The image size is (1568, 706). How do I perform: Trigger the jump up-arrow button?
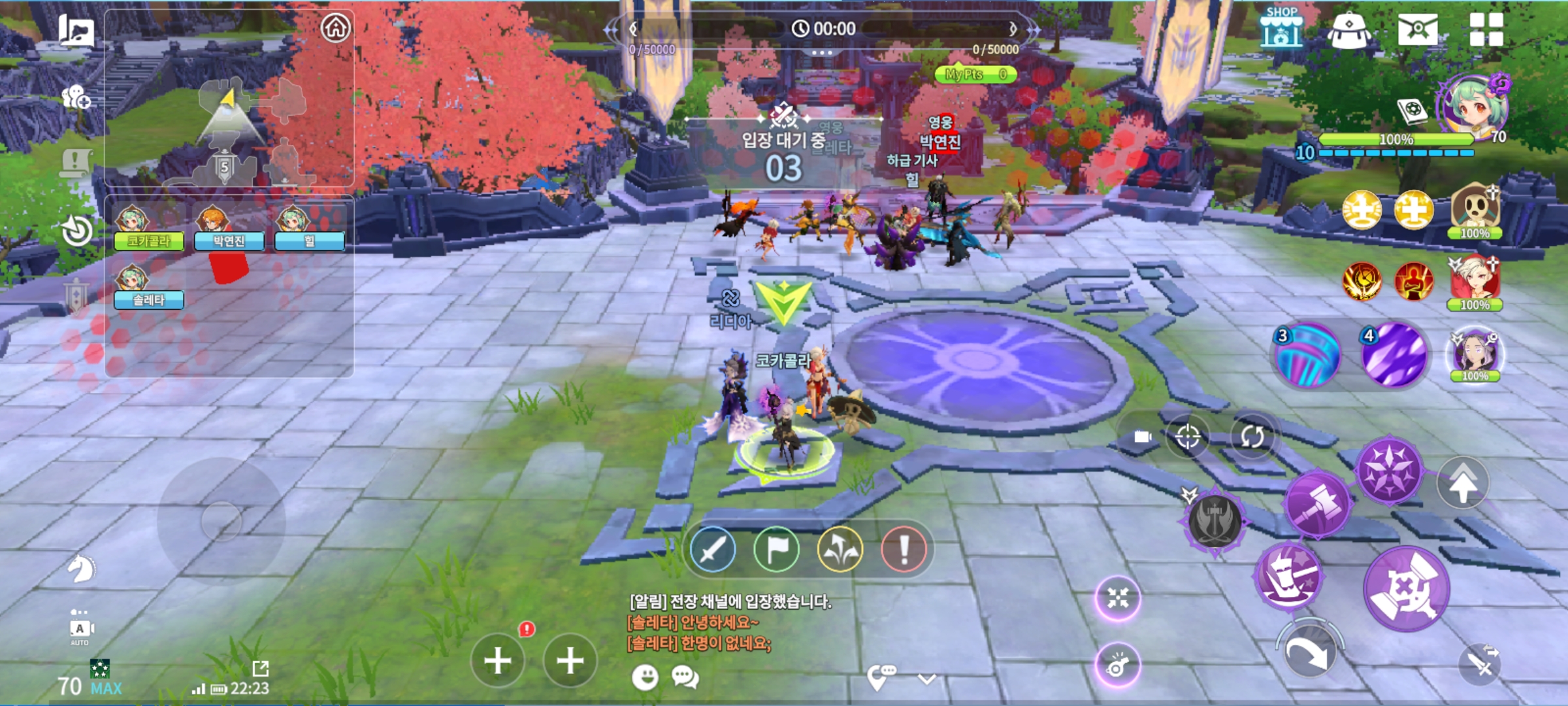point(1463,484)
